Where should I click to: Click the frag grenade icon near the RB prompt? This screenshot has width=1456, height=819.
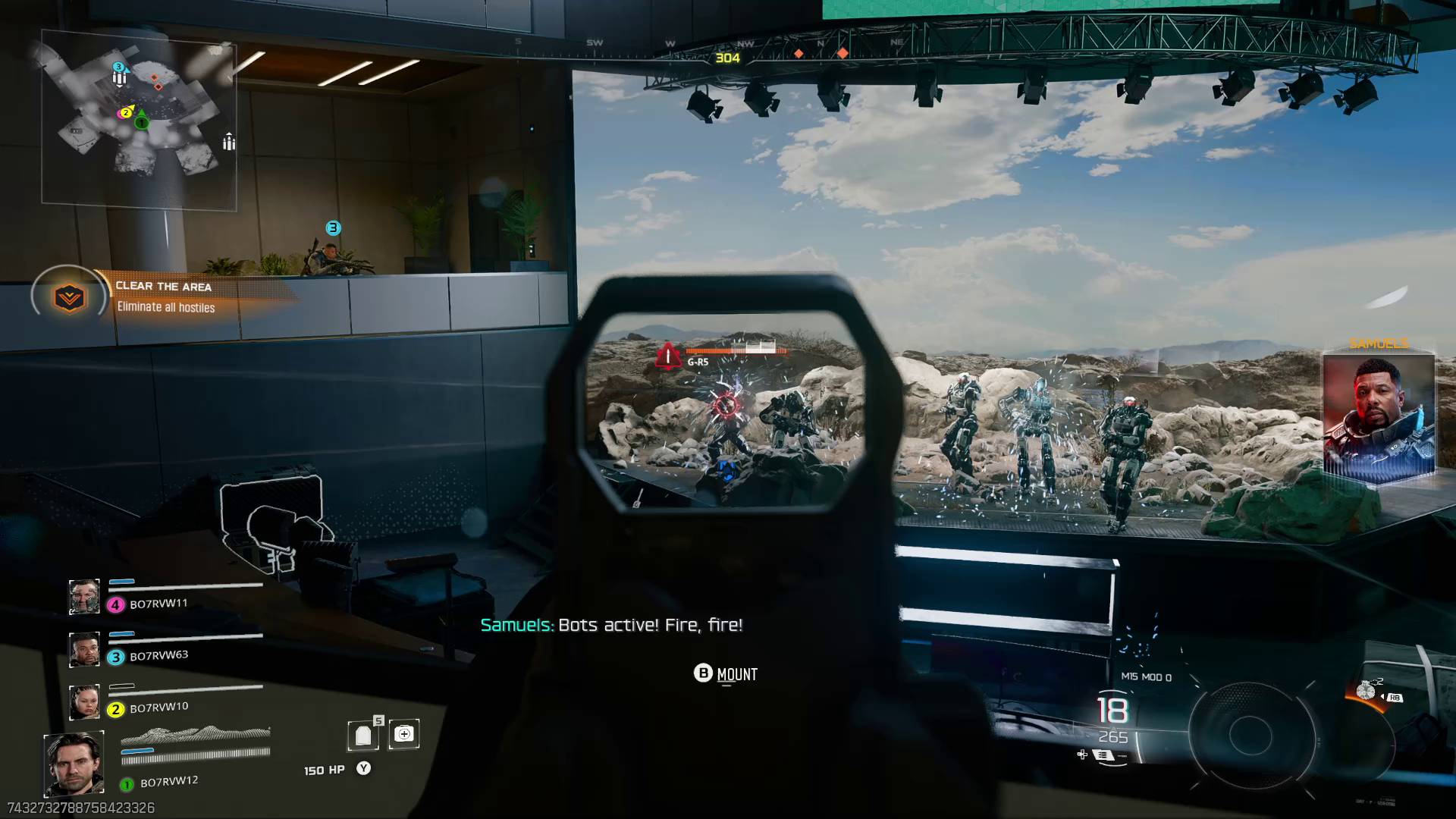point(1367,690)
